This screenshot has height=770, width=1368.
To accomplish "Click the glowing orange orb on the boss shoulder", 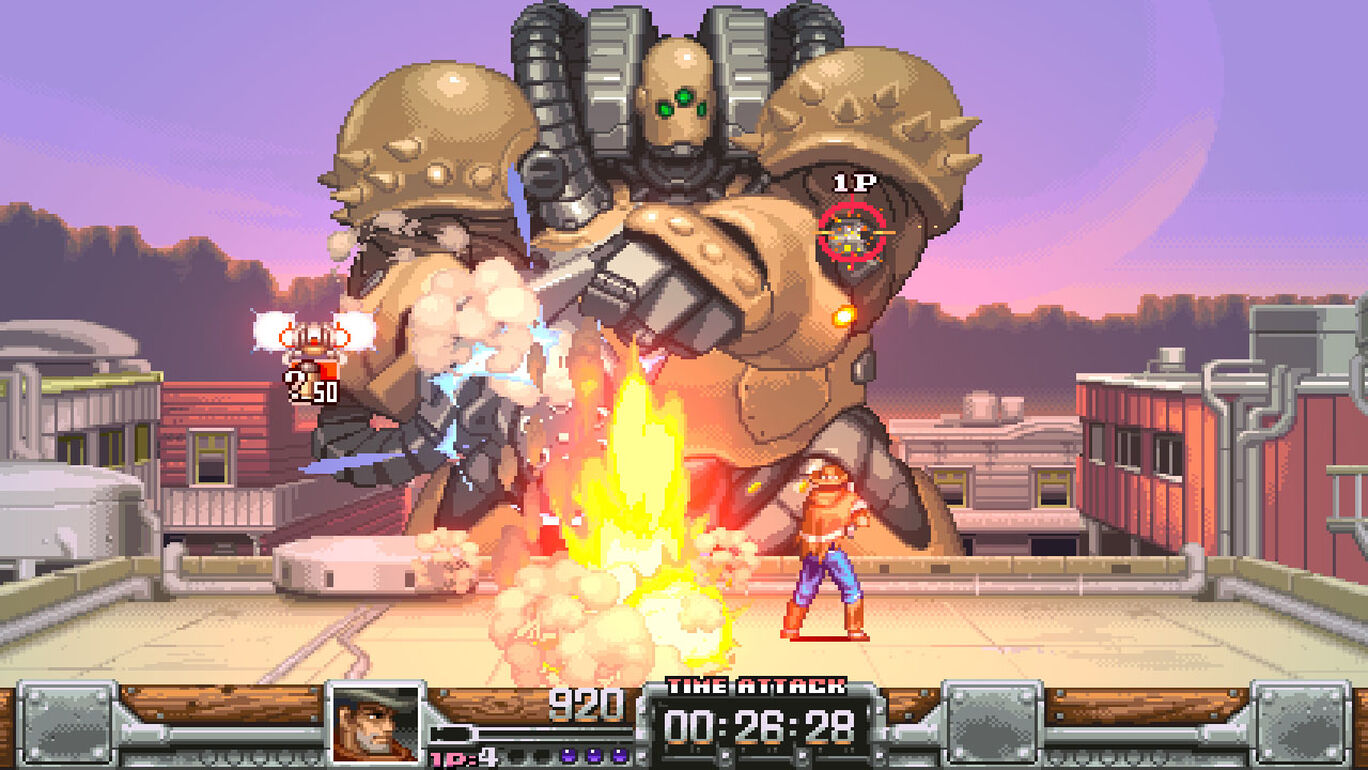I will tap(845, 313).
